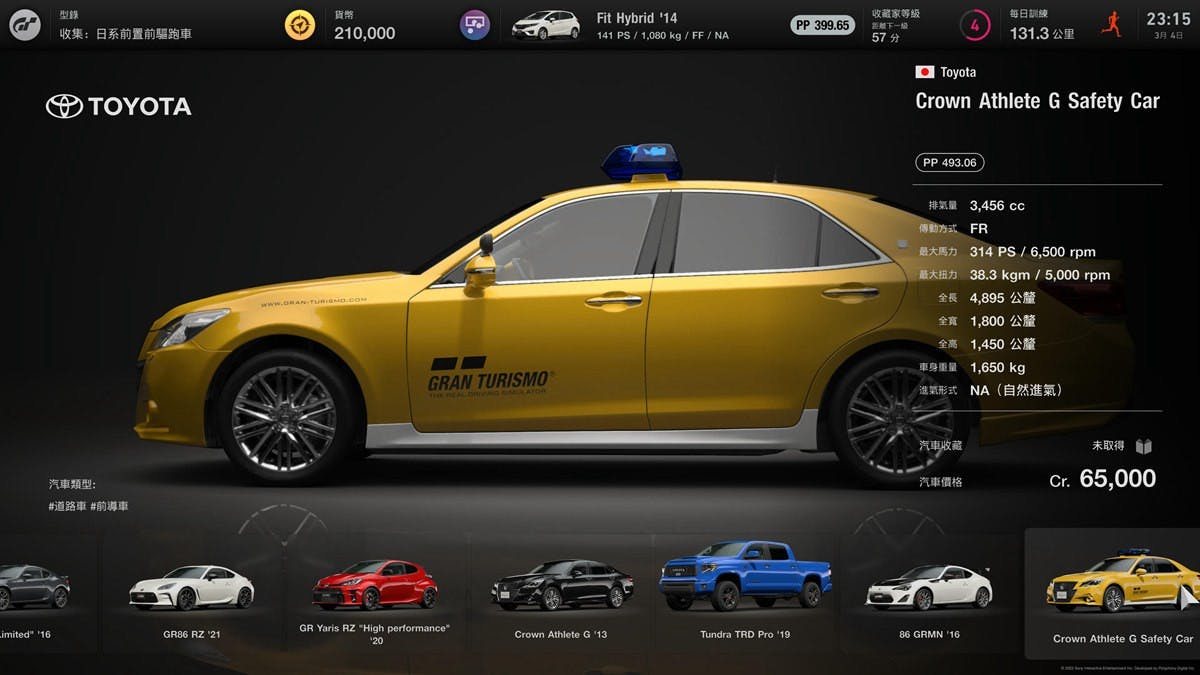1200x675 pixels.
Task: Pick the black Crown Athlete G '13
Action: pyautogui.click(x=561, y=588)
